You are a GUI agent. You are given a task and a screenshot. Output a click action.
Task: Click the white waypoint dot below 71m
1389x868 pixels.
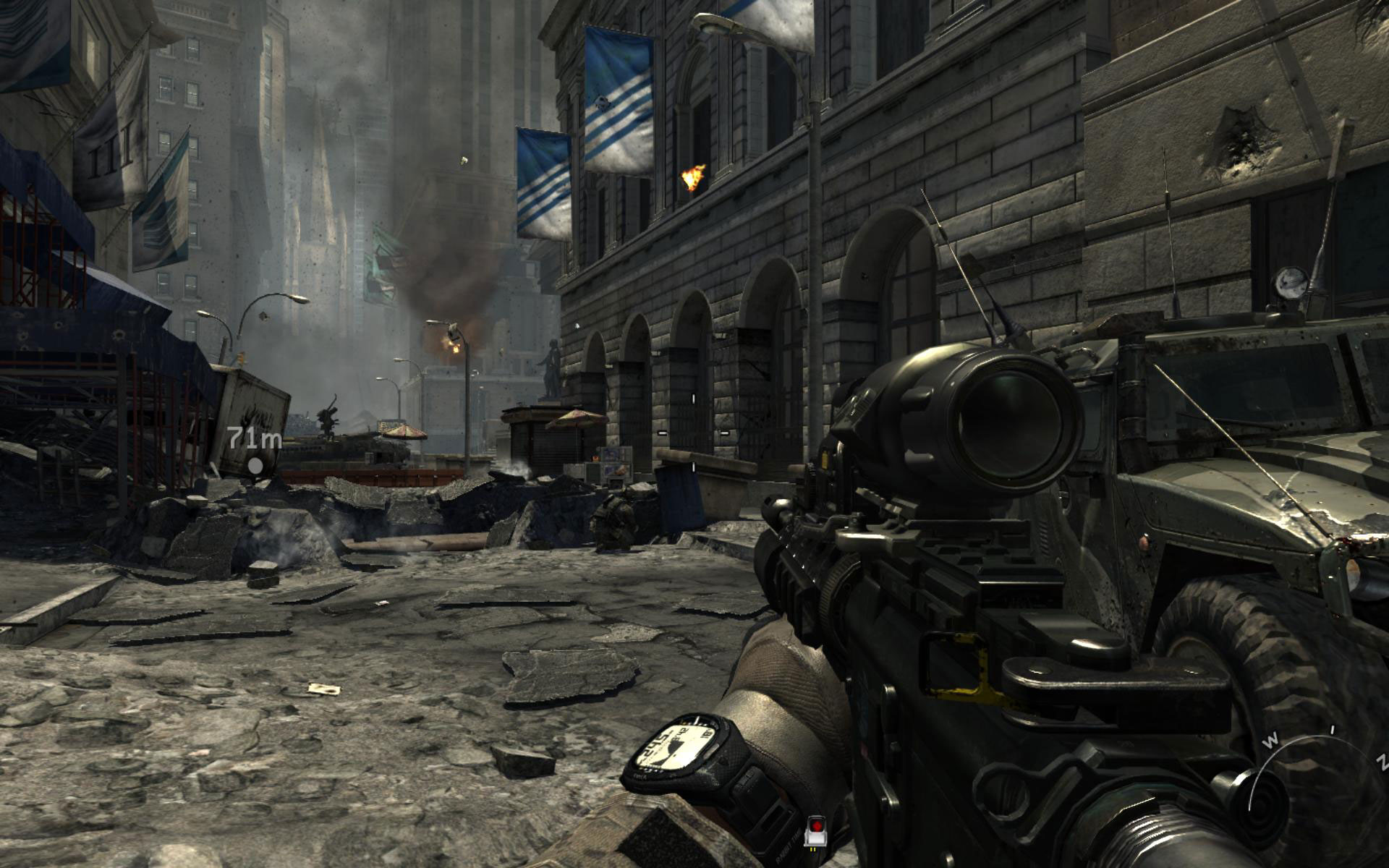[255, 467]
